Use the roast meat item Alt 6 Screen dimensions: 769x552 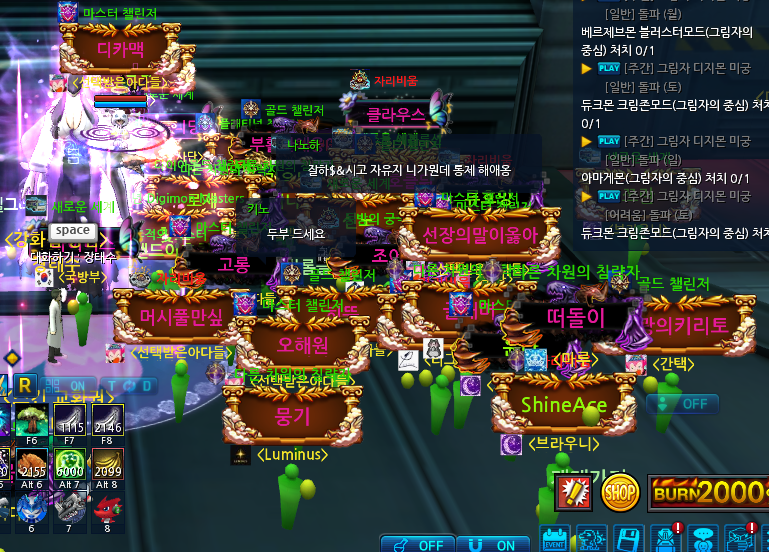pyautogui.click(x=31, y=467)
